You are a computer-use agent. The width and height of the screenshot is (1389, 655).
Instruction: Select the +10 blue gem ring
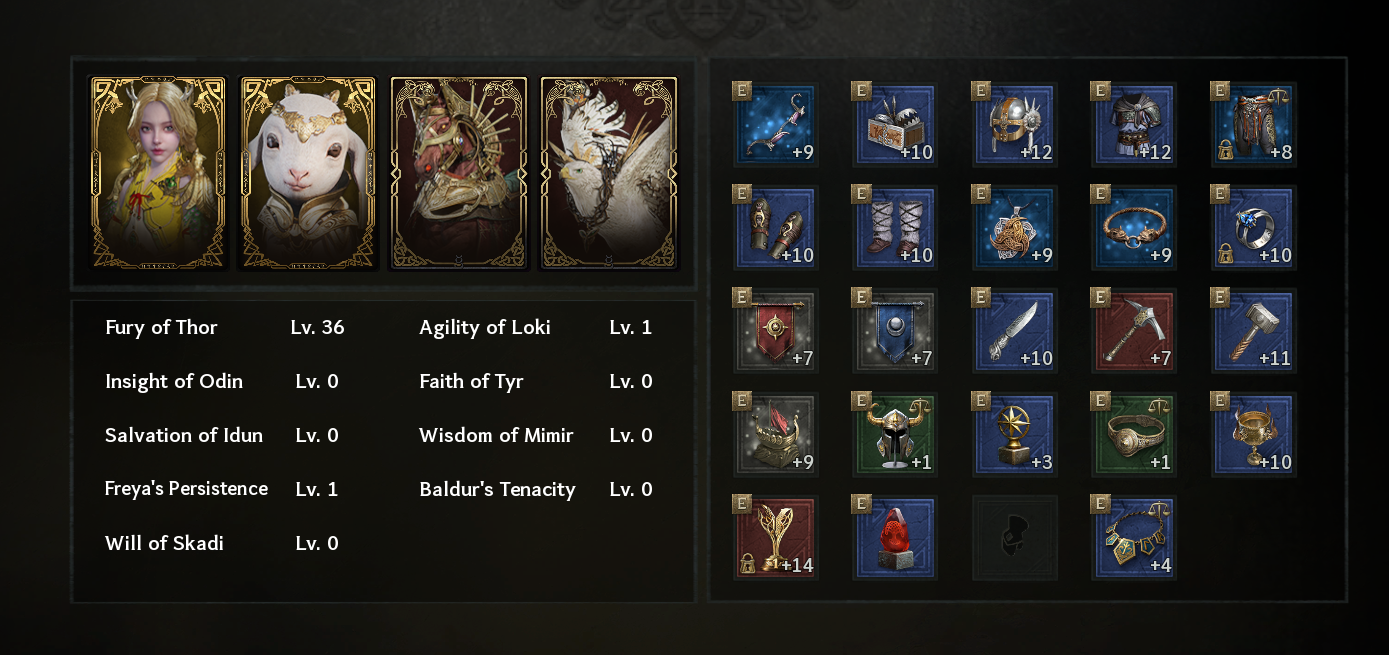[1254, 228]
